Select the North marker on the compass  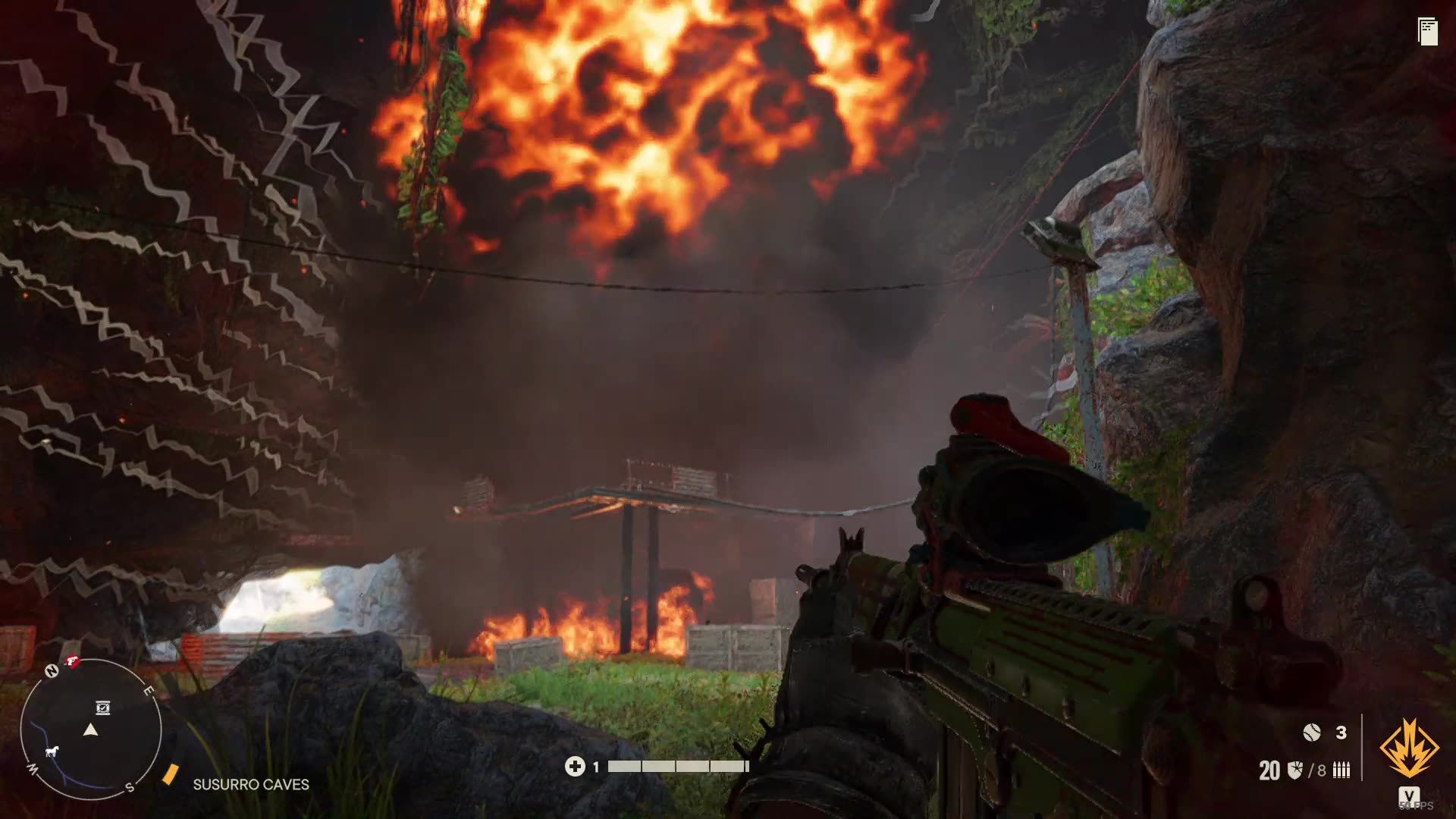(x=52, y=670)
